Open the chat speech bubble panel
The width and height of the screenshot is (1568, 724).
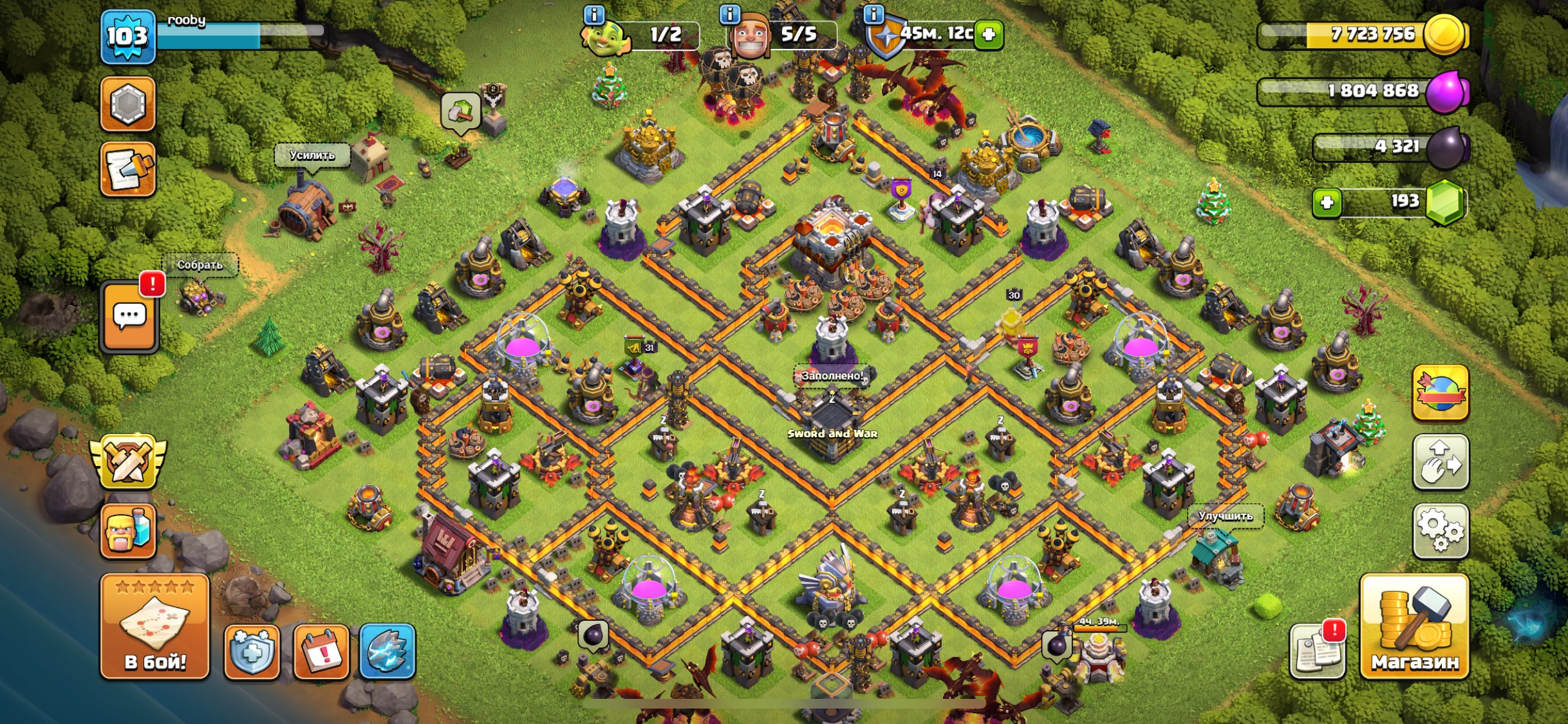pos(129,317)
